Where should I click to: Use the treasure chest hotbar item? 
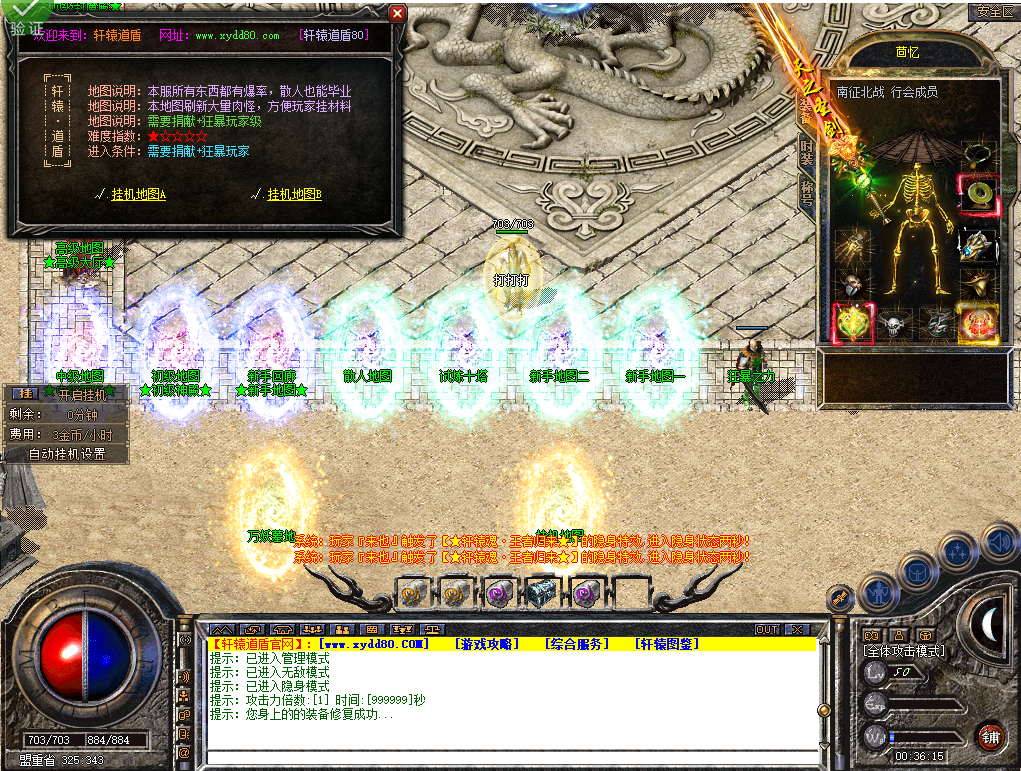(541, 594)
